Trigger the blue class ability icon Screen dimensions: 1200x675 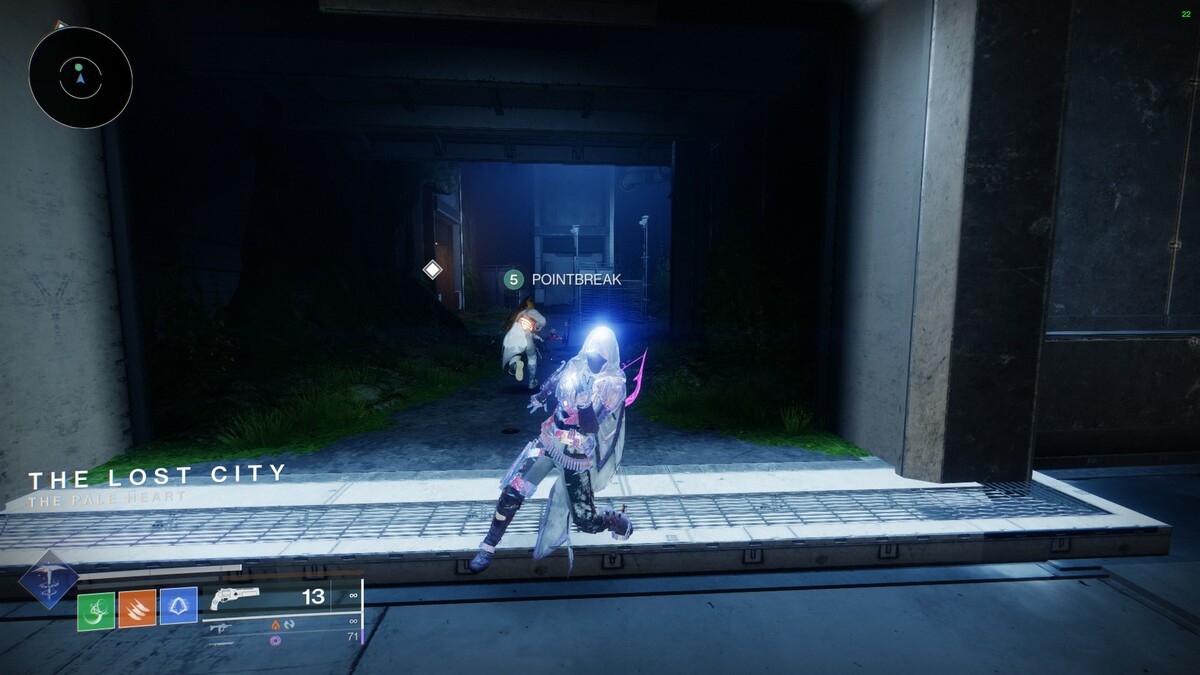[x=178, y=606]
